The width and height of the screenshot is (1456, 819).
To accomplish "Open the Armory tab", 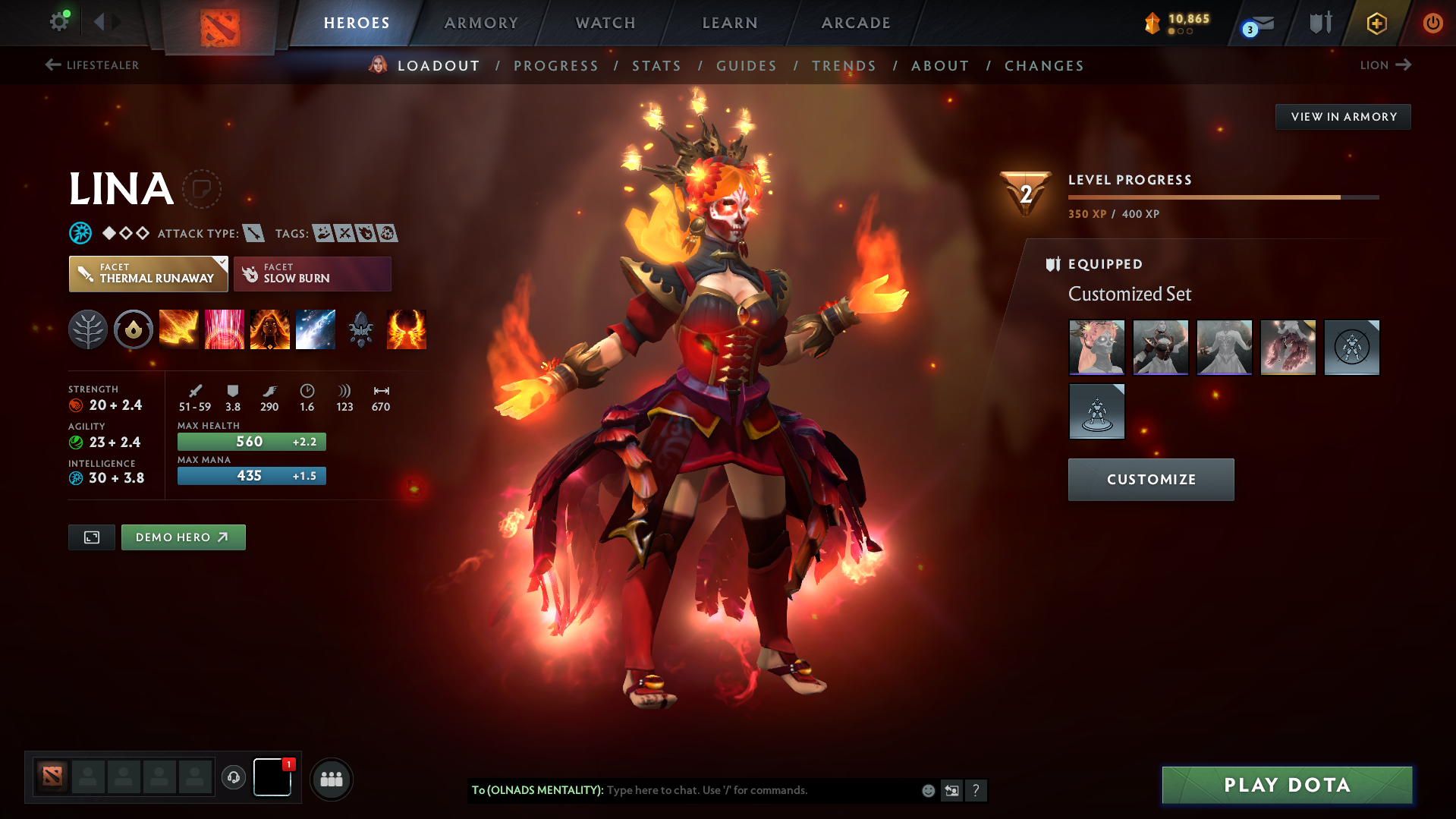I will coord(481,23).
